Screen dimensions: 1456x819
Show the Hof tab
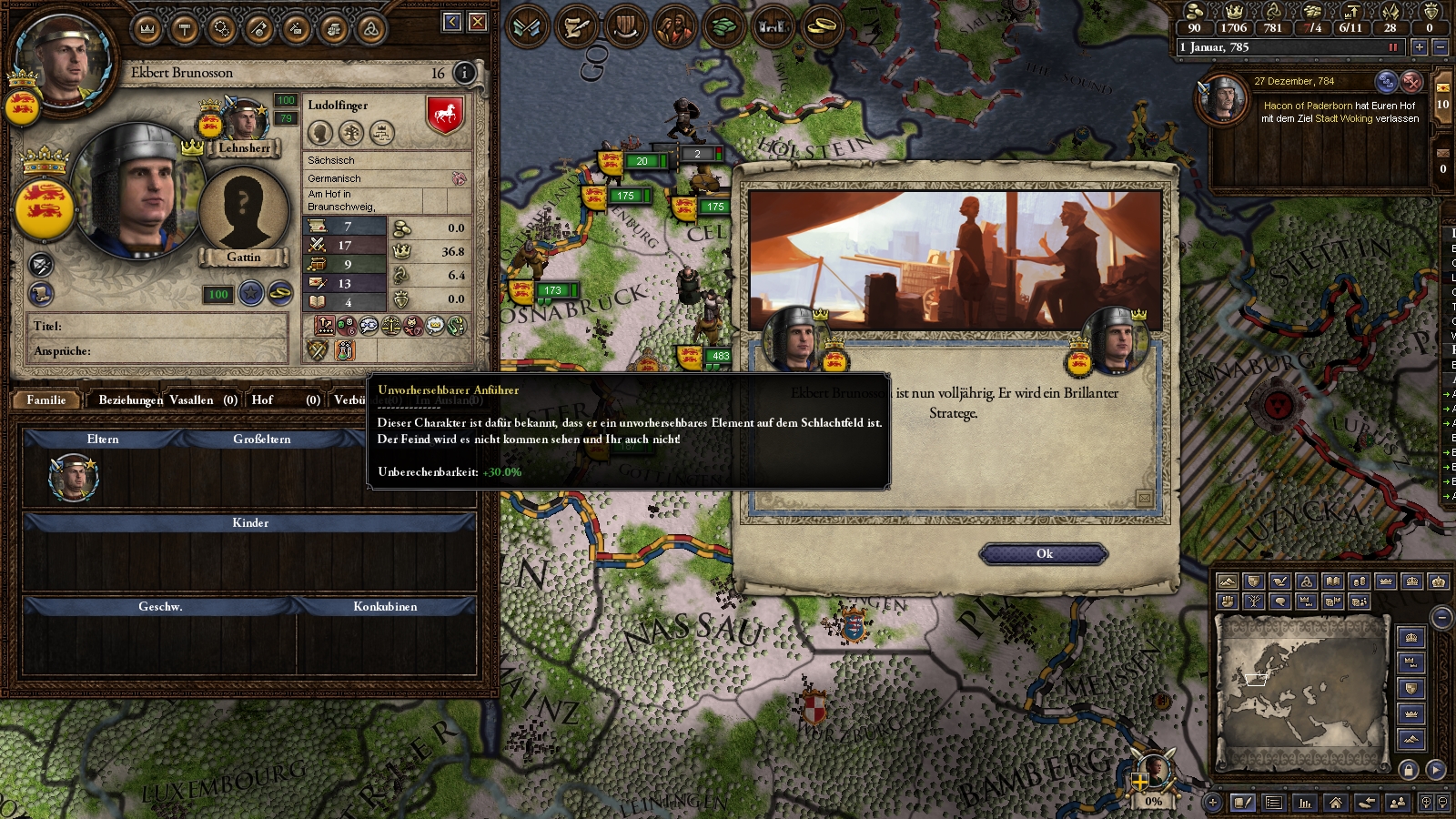click(262, 399)
